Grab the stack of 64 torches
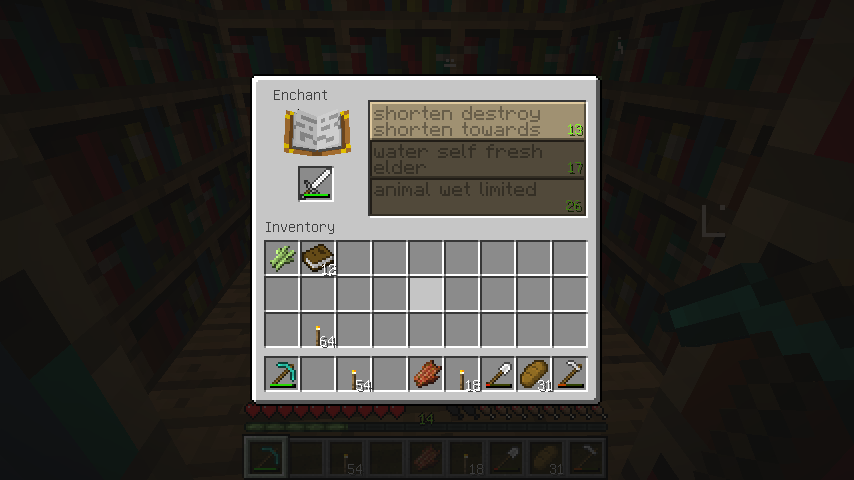The width and height of the screenshot is (854, 480). (317, 330)
